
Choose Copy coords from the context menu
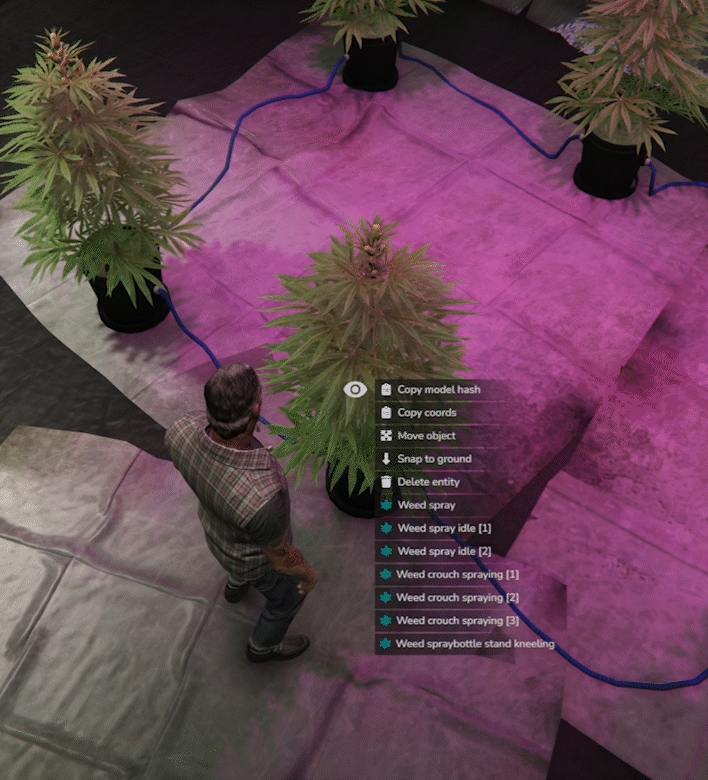426,412
